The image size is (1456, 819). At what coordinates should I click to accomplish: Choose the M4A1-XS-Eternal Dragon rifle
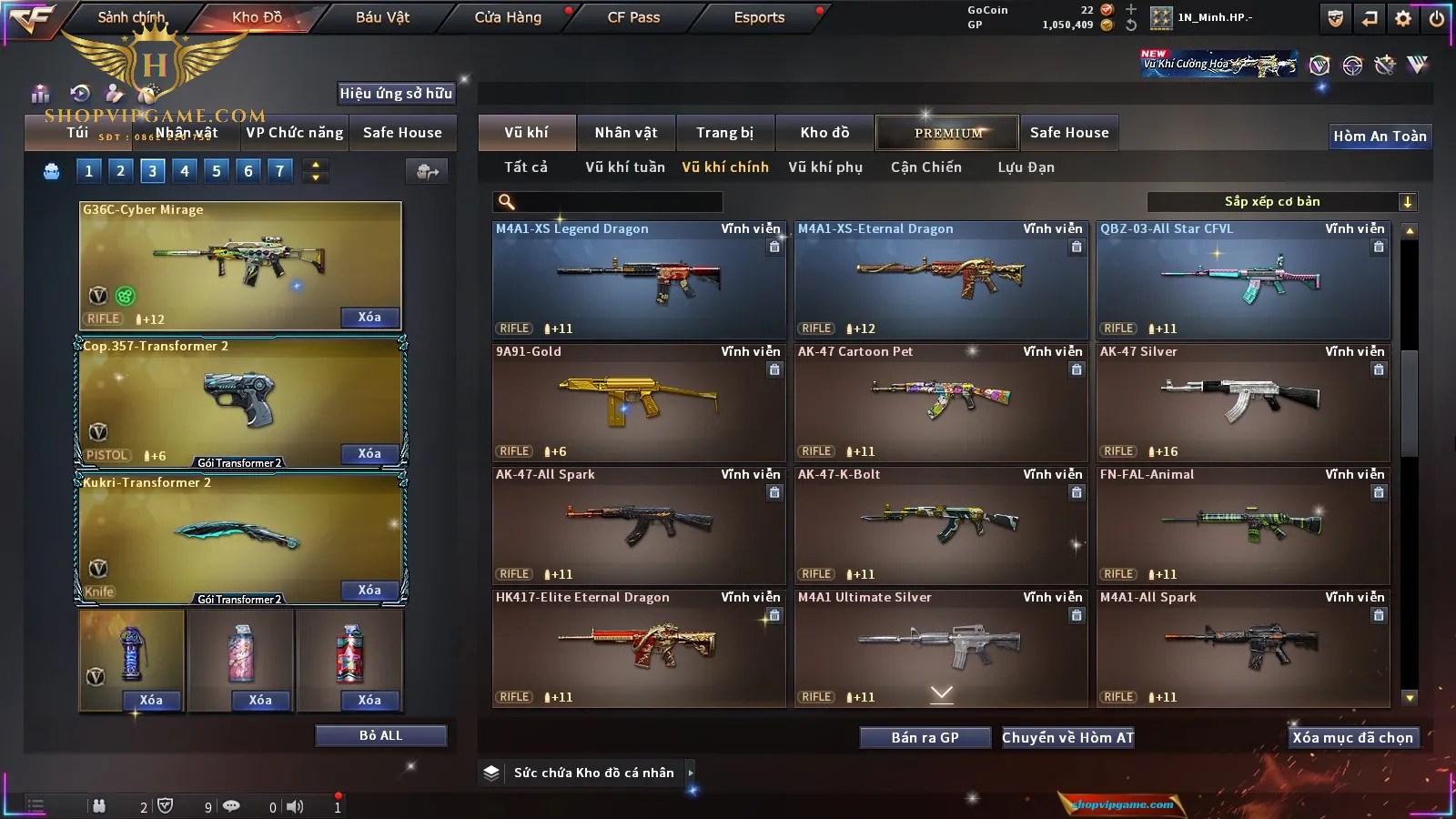coord(940,279)
